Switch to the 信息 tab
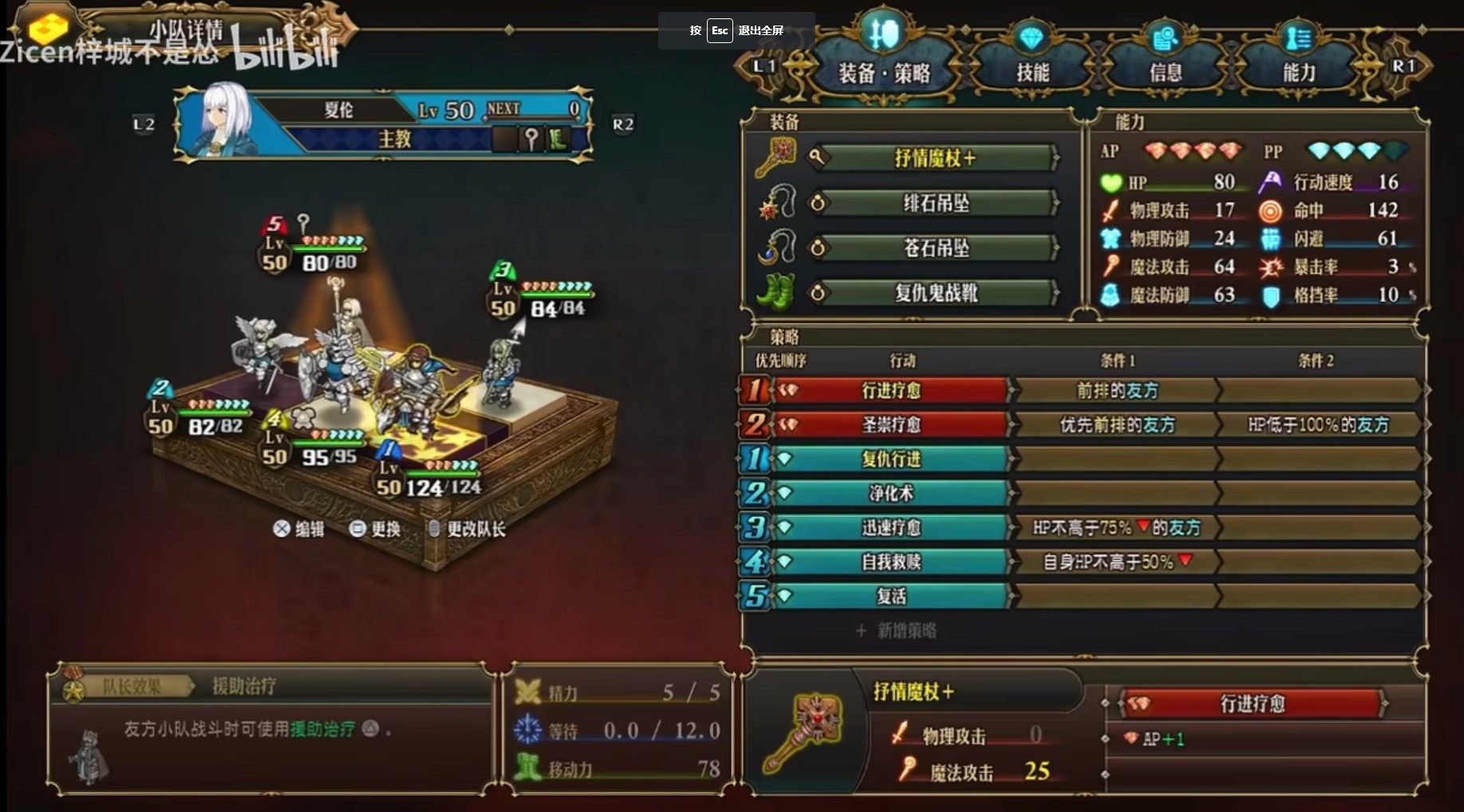Image resolution: width=1464 pixels, height=812 pixels. point(1166,70)
